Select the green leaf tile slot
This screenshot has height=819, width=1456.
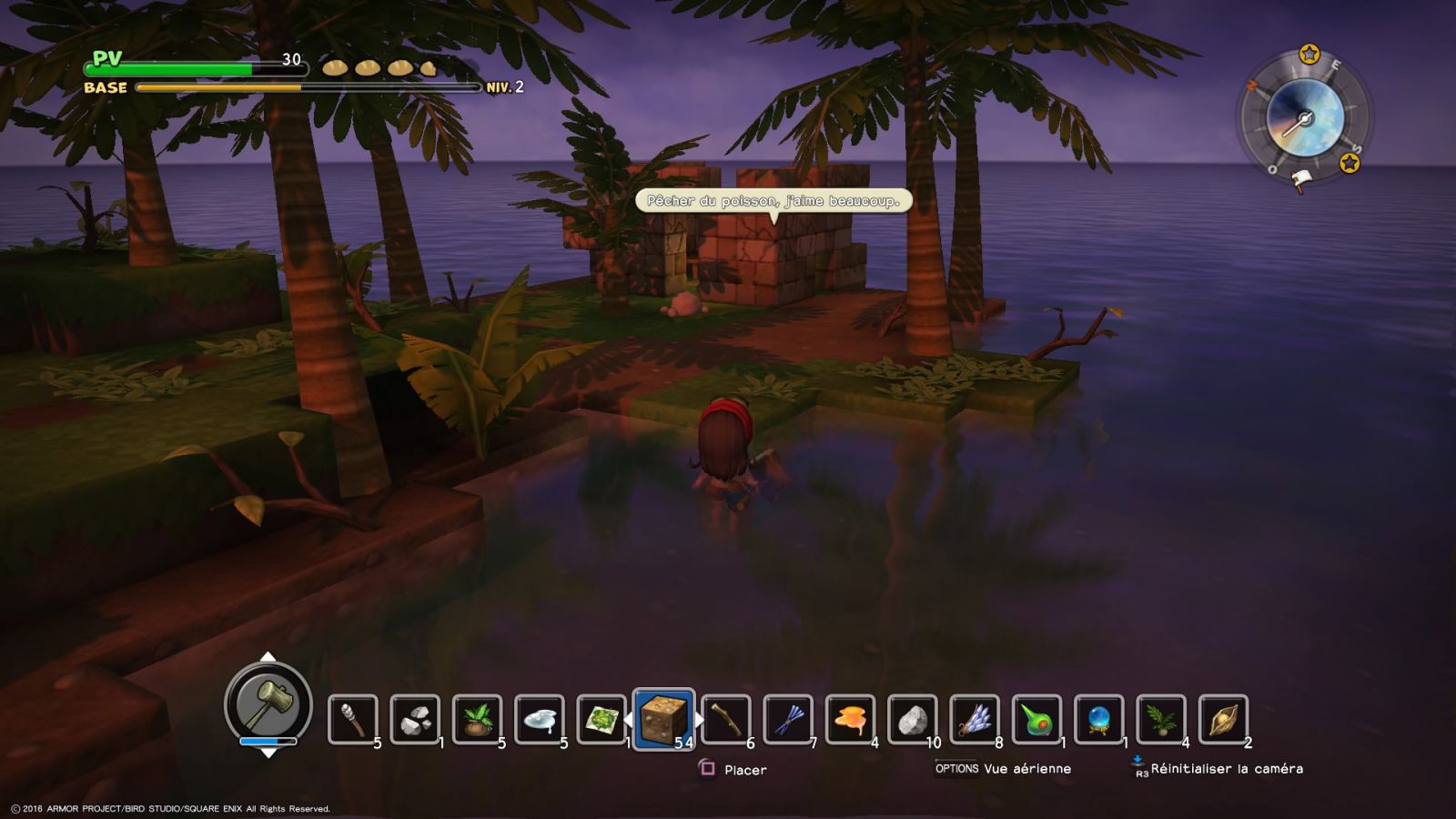(x=601, y=719)
